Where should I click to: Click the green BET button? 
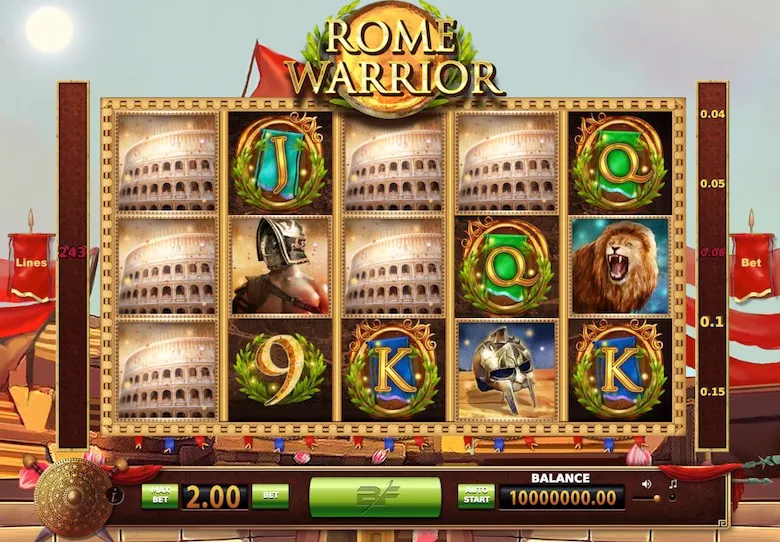269,496
